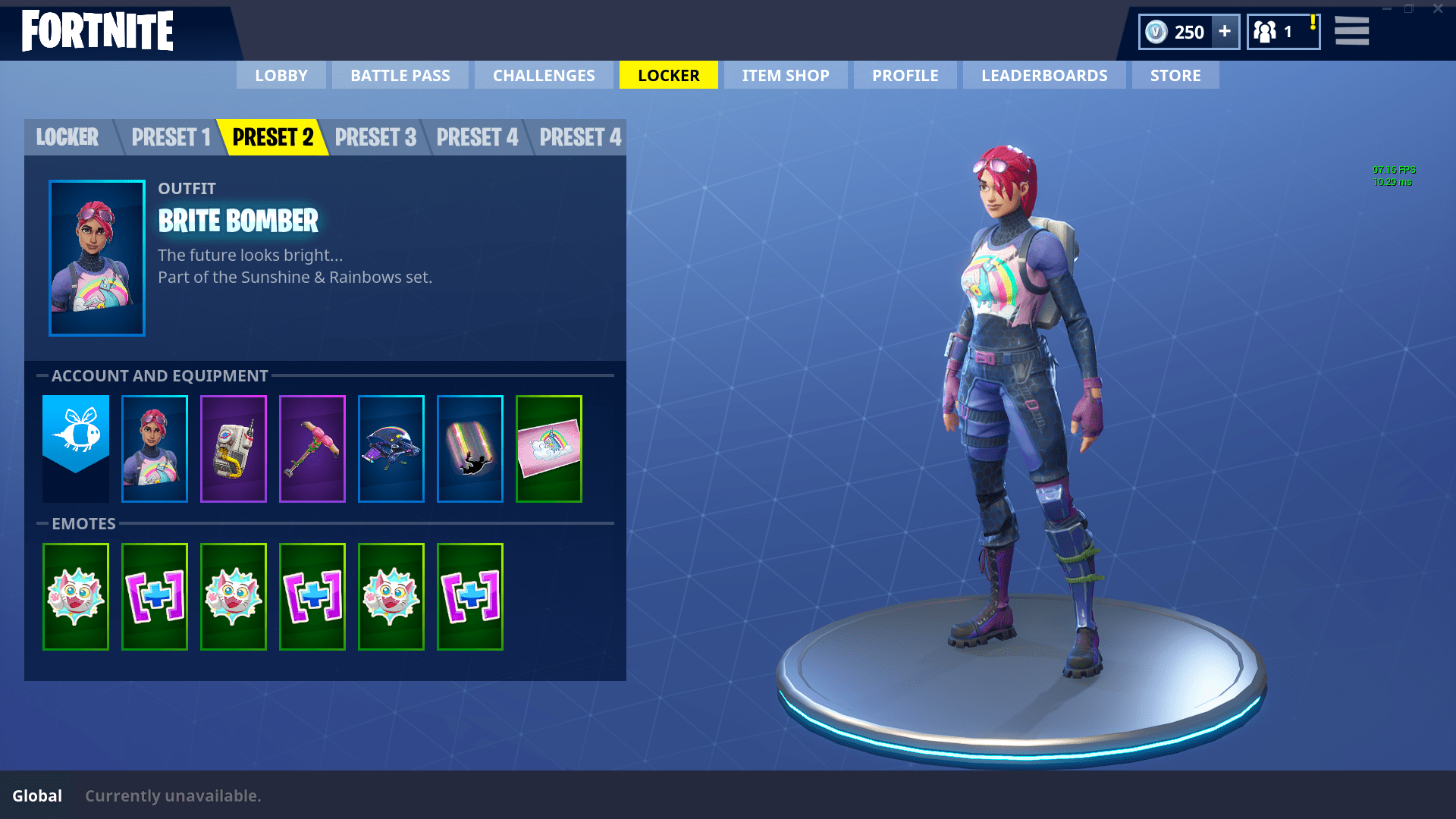The width and height of the screenshot is (1456, 819).
Task: Open the back bling equipment slot
Action: click(x=234, y=448)
